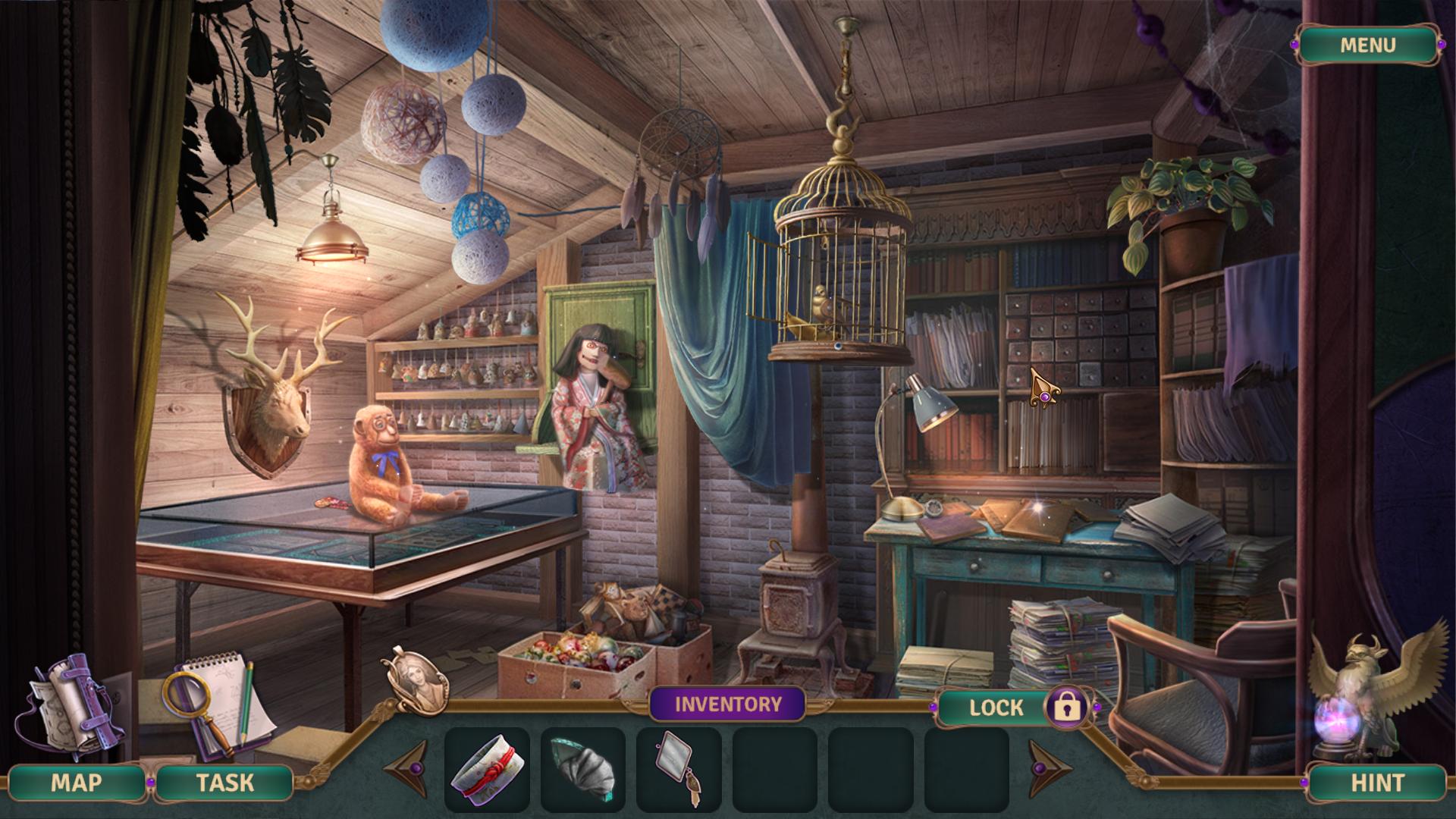Image resolution: width=1456 pixels, height=819 pixels.
Task: Open the rolled map scroll icon
Action: tap(68, 704)
